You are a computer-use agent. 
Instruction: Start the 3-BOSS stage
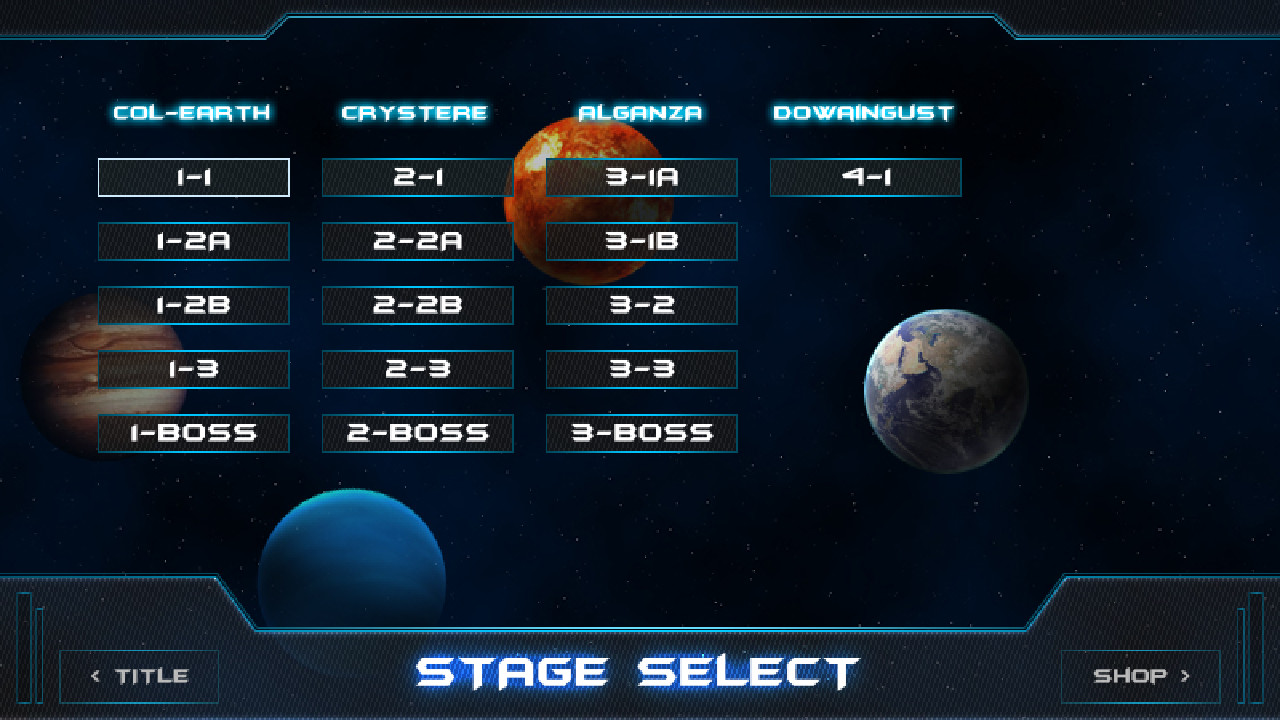[641, 433]
